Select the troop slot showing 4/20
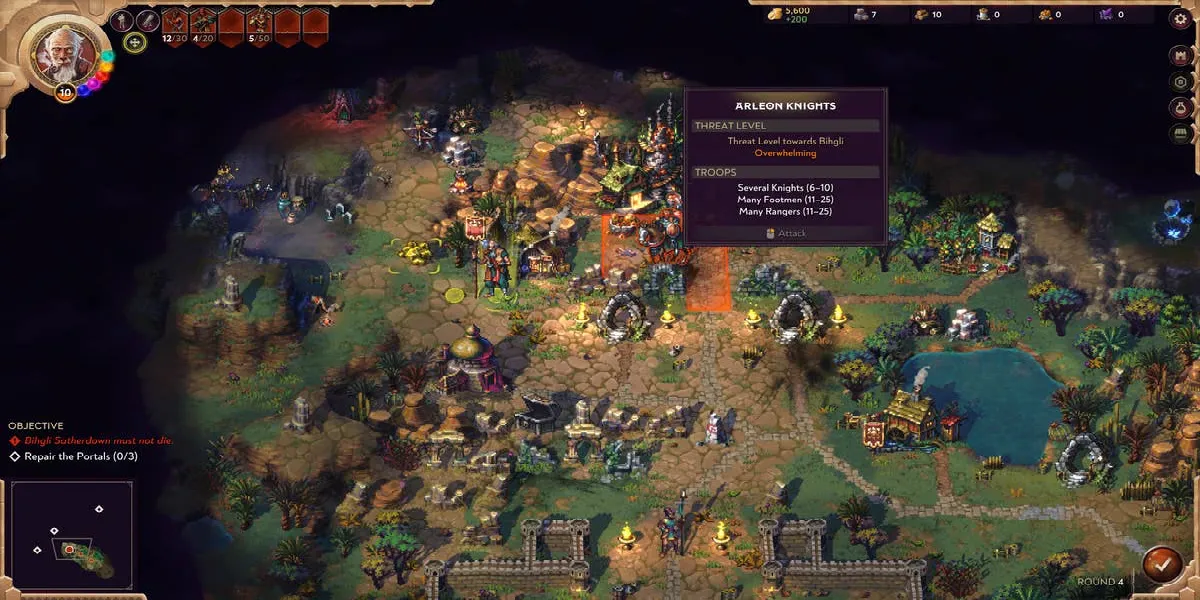The height and width of the screenshot is (600, 1200). click(204, 21)
